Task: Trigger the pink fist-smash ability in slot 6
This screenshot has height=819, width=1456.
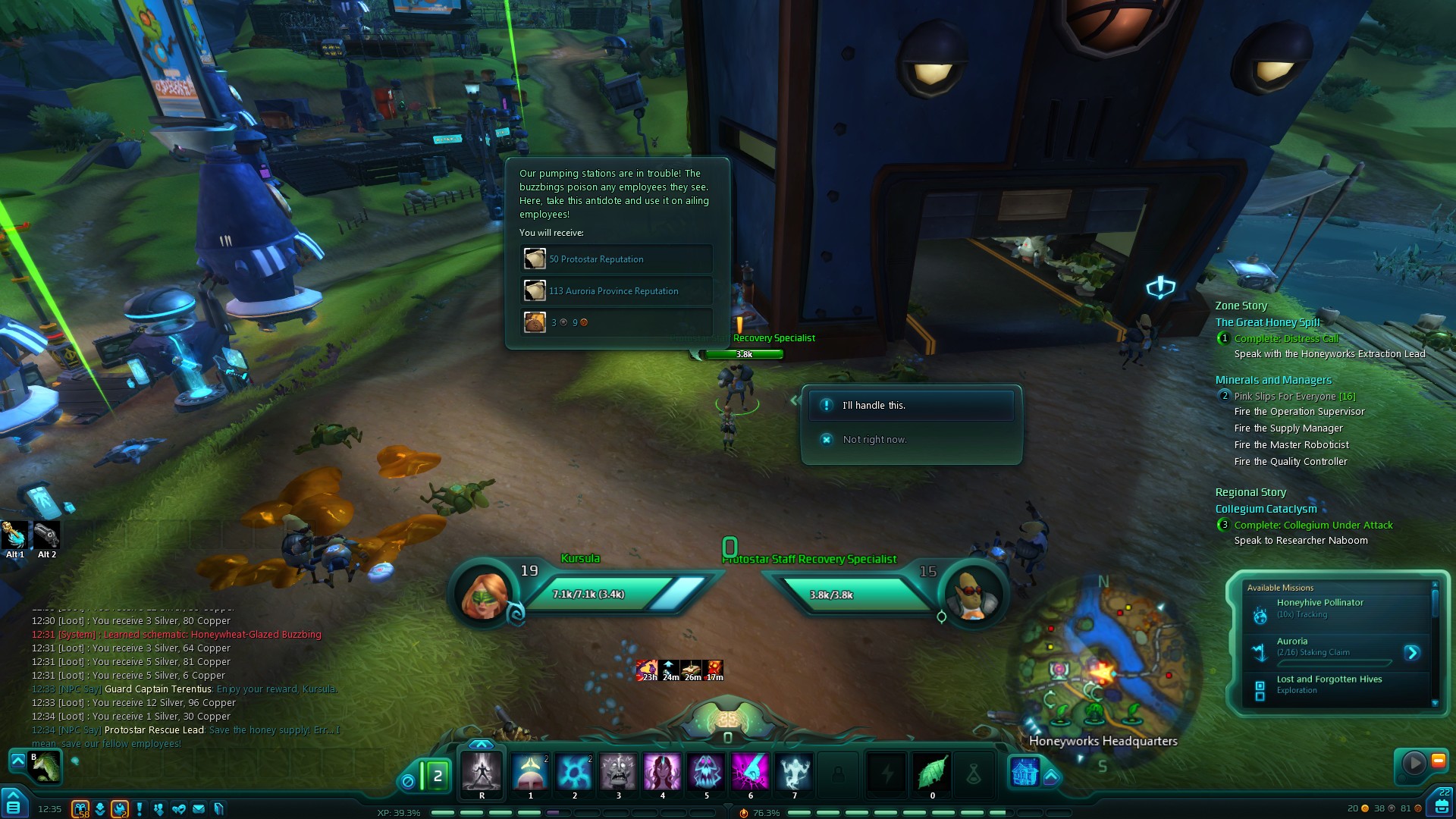Action: [x=751, y=772]
